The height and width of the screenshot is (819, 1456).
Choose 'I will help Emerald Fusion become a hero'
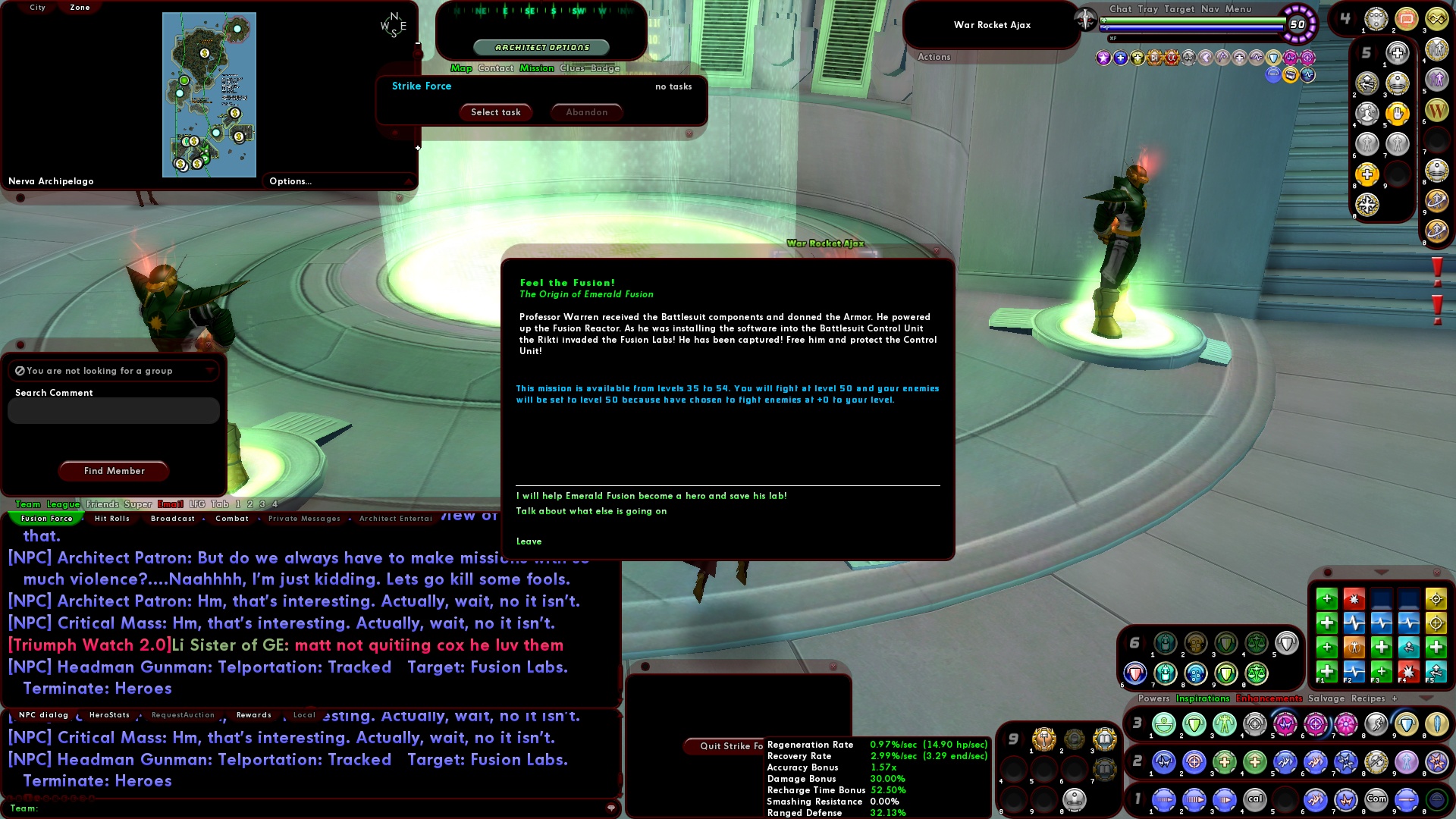point(652,495)
